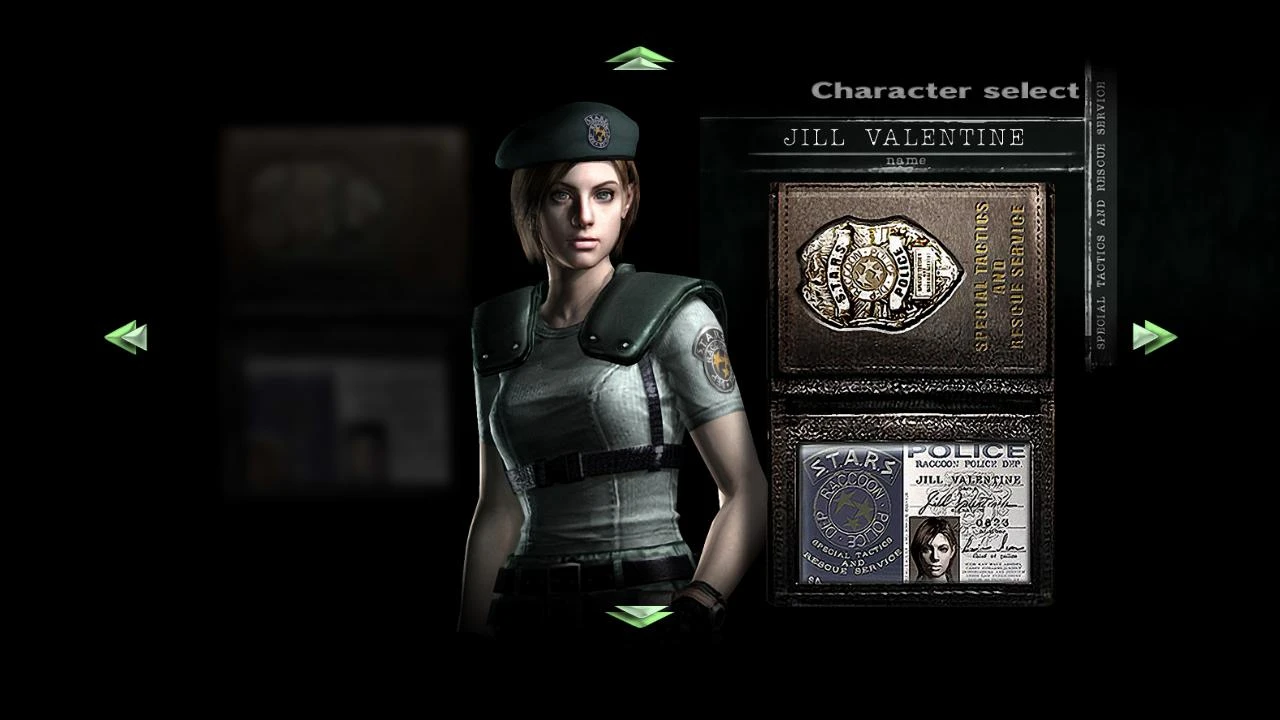
Task: Click the RACCOON POLICE DEP text on the ID
Action: click(x=969, y=464)
